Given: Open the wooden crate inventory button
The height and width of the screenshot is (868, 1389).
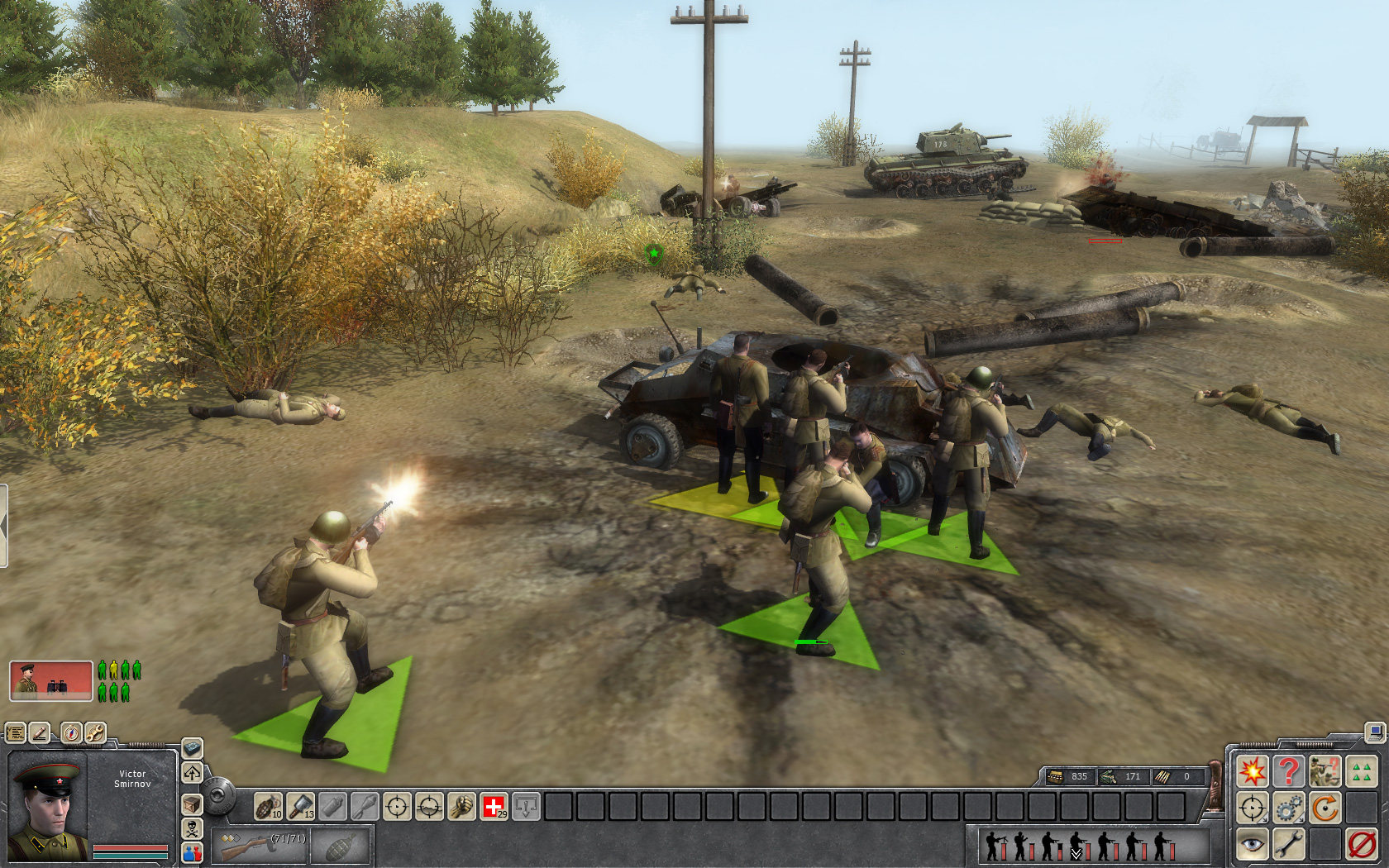Looking at the screenshot, I should pyautogui.click(x=192, y=804).
